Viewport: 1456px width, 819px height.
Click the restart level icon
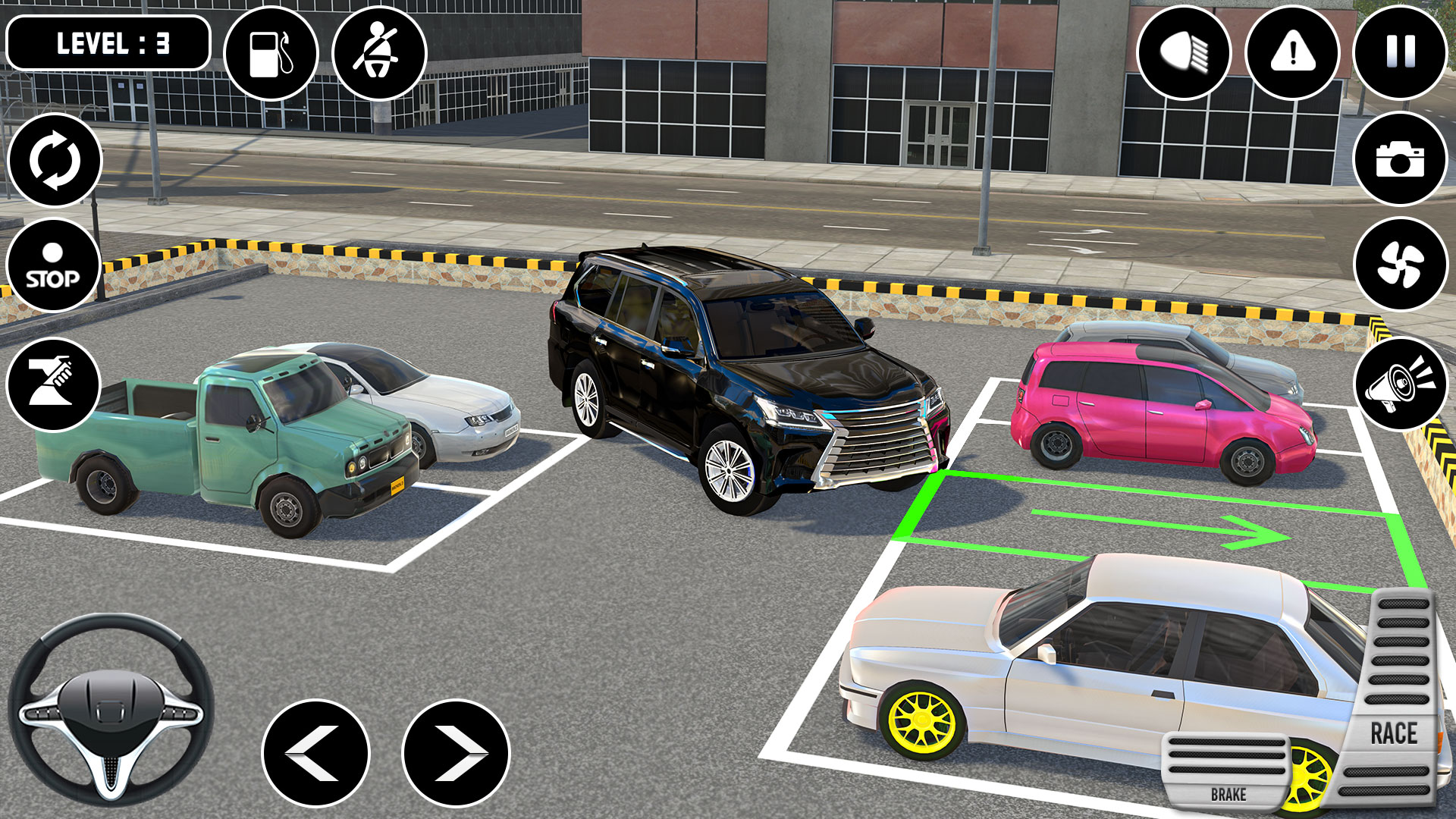point(55,162)
